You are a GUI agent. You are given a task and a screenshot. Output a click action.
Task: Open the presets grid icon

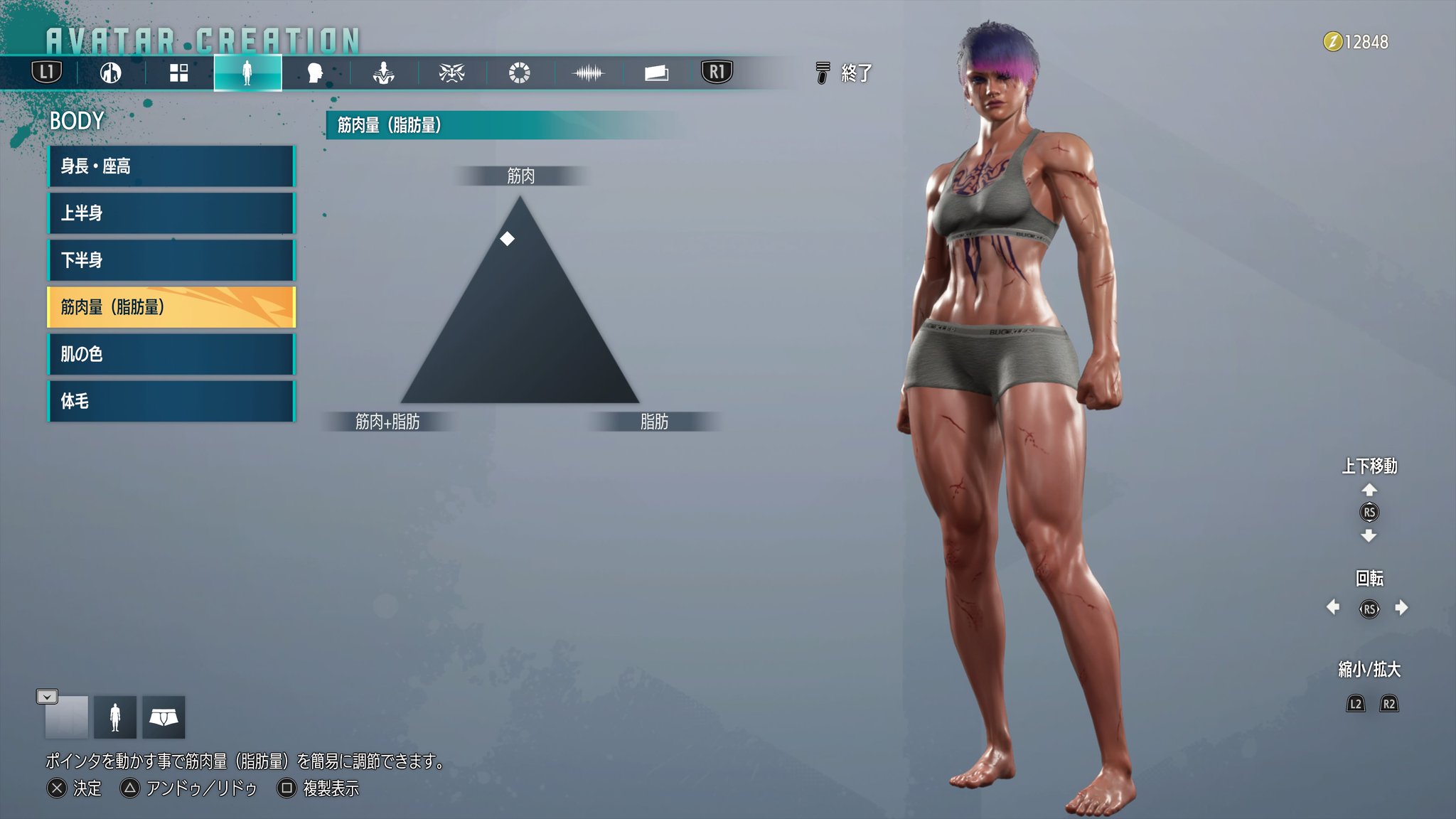pos(178,72)
